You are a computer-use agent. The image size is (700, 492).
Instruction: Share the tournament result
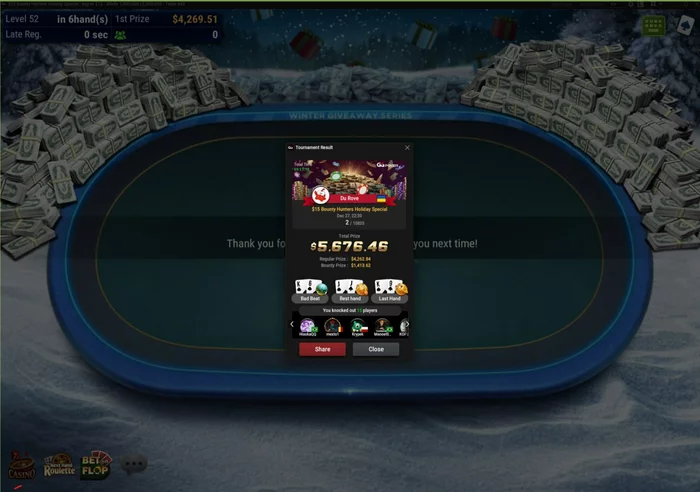322,349
